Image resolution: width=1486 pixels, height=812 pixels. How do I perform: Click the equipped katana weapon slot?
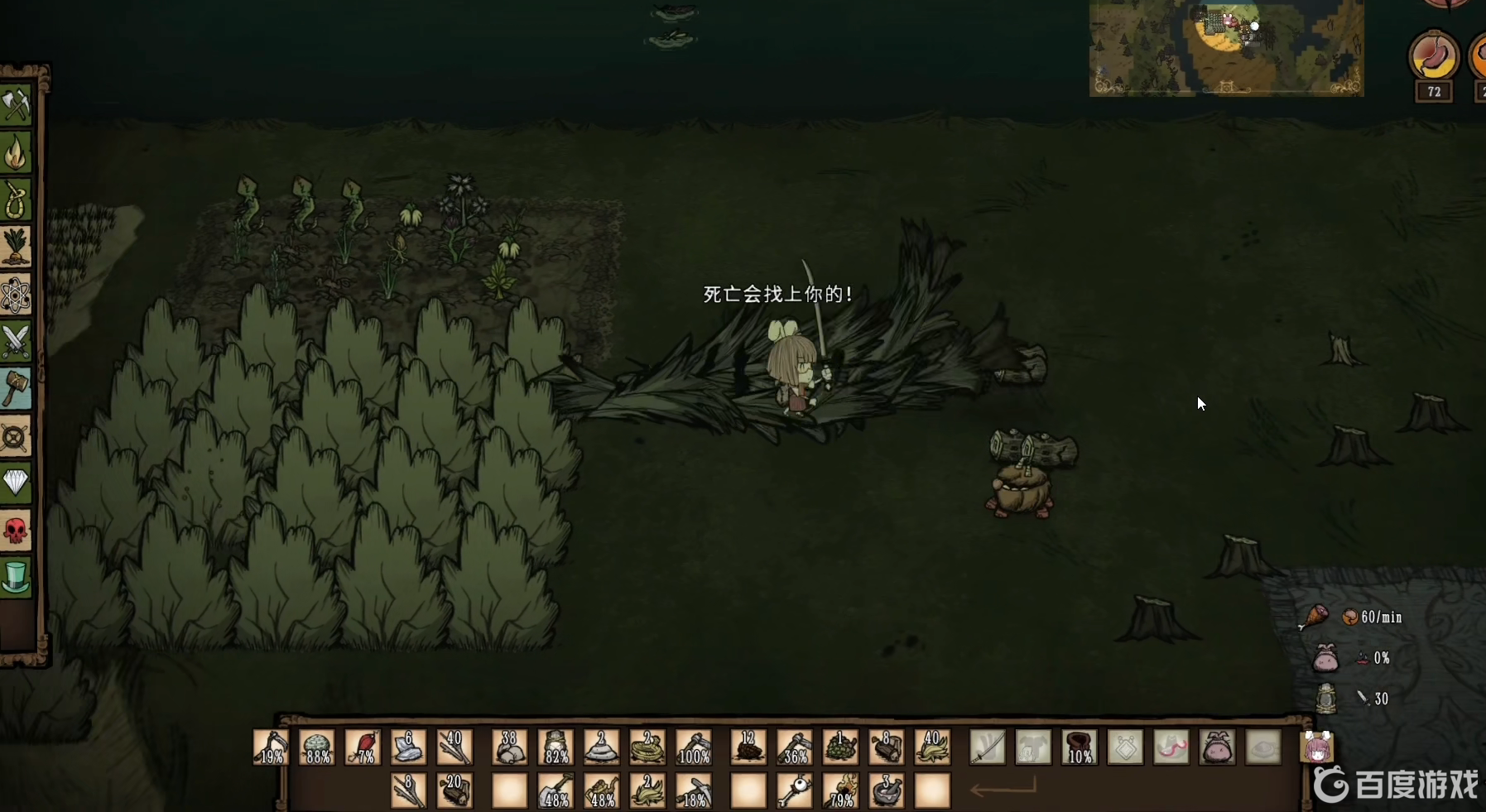[x=988, y=747]
